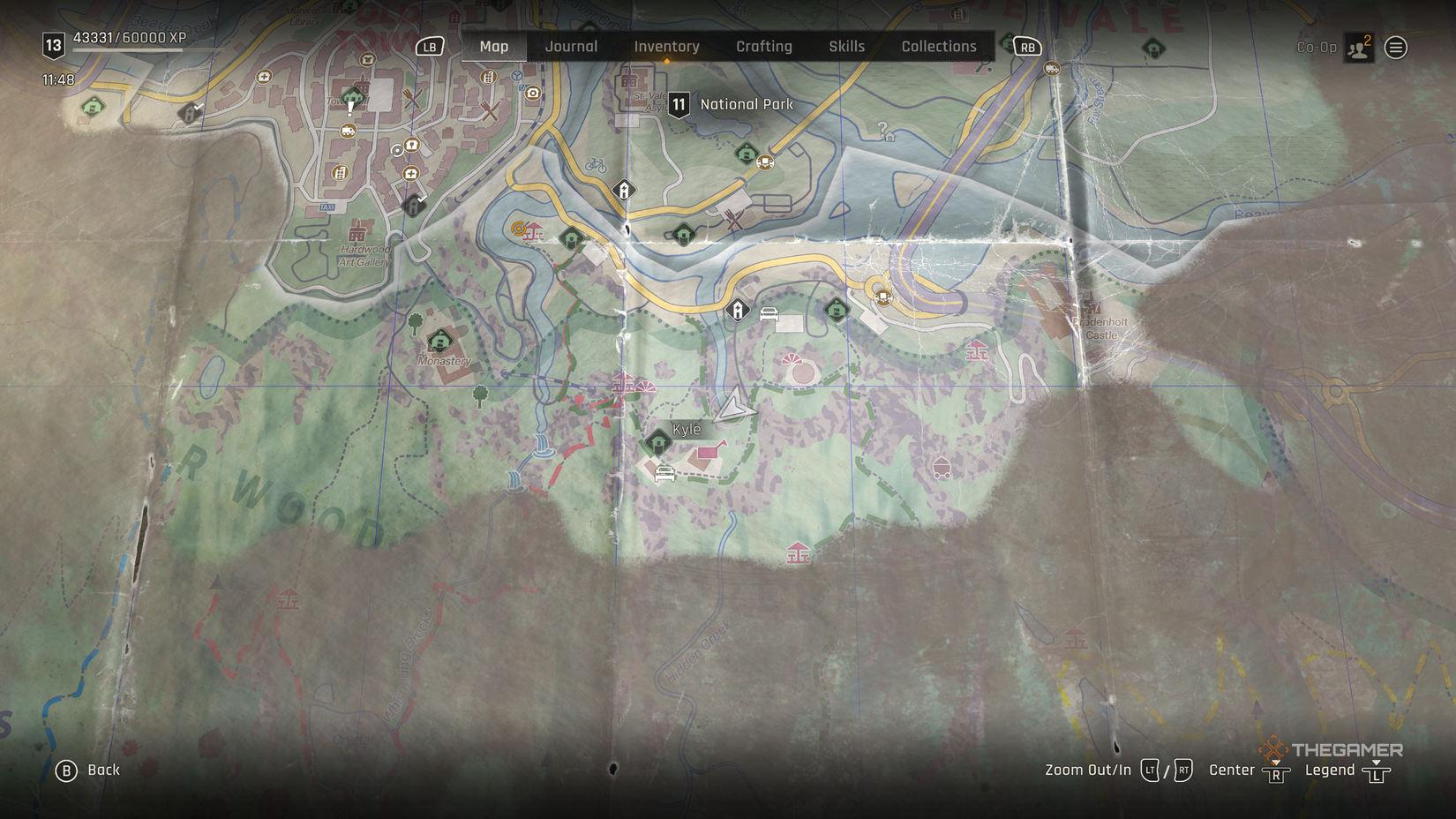This screenshot has width=1456, height=819.
Task: Select the numbered National Park region marker
Action: click(679, 103)
